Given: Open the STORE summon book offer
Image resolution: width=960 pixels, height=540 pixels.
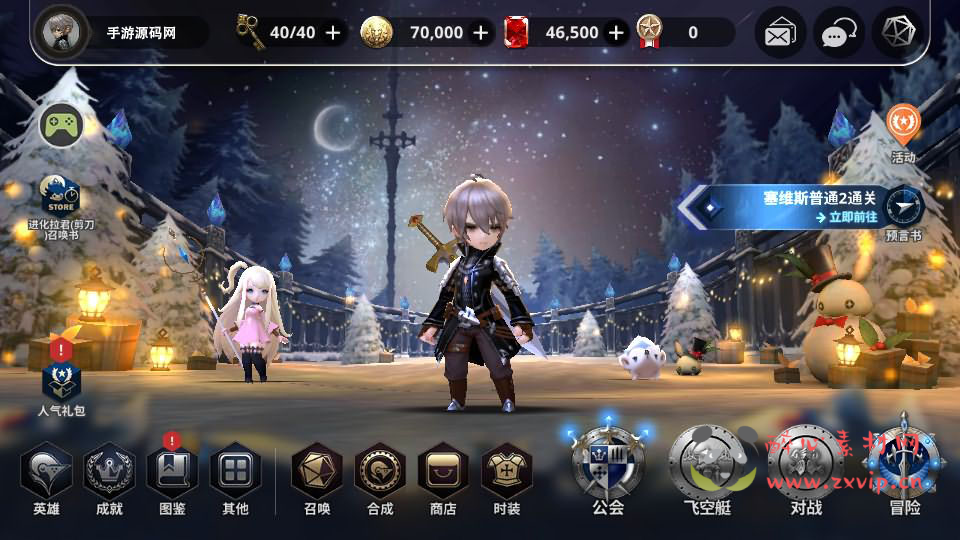Looking at the screenshot, I should [61, 197].
